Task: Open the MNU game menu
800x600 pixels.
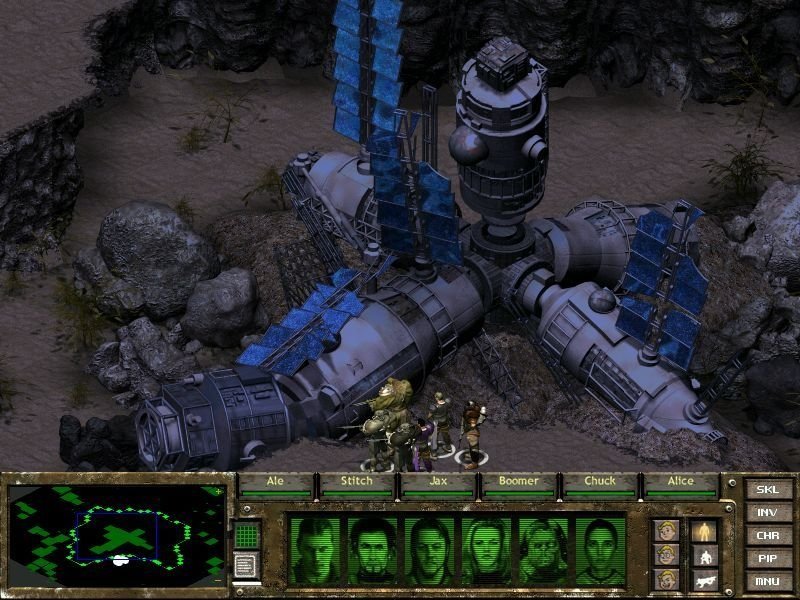Action: [767, 581]
